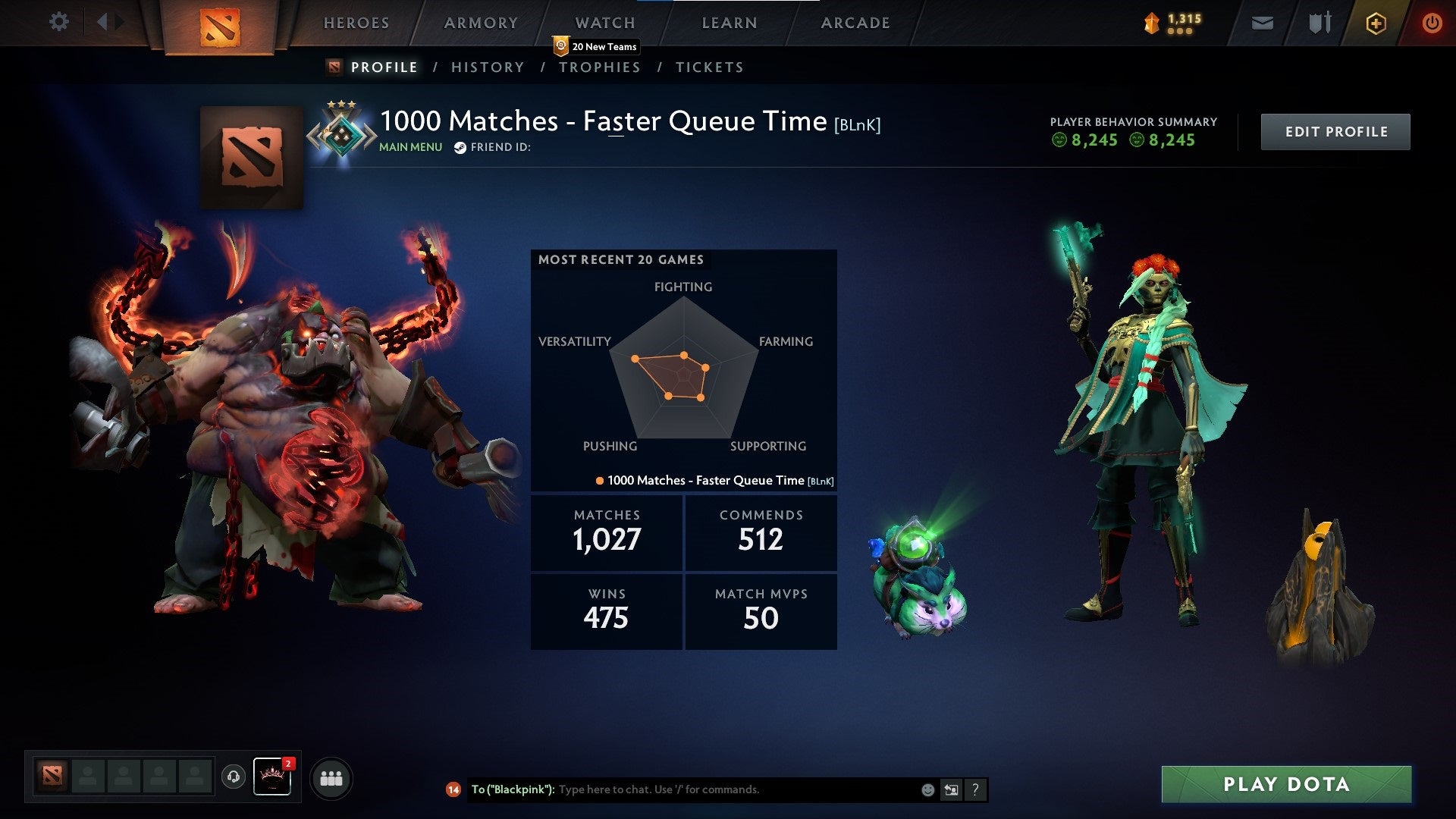Screen dimensions: 1456x819
Task: Expand the screenshot share icon in chat bar
Action: coord(951,789)
